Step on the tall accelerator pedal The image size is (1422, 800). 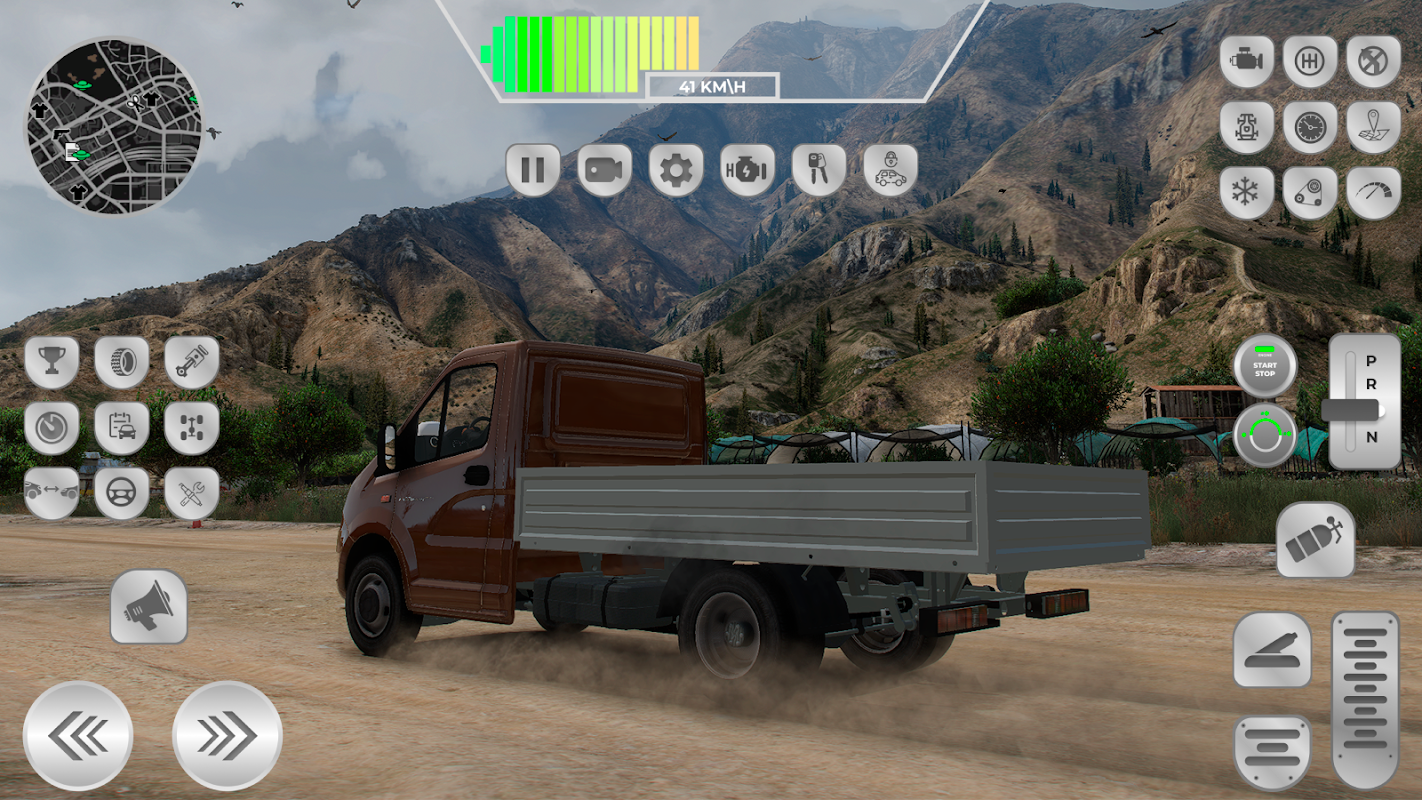click(x=1365, y=700)
